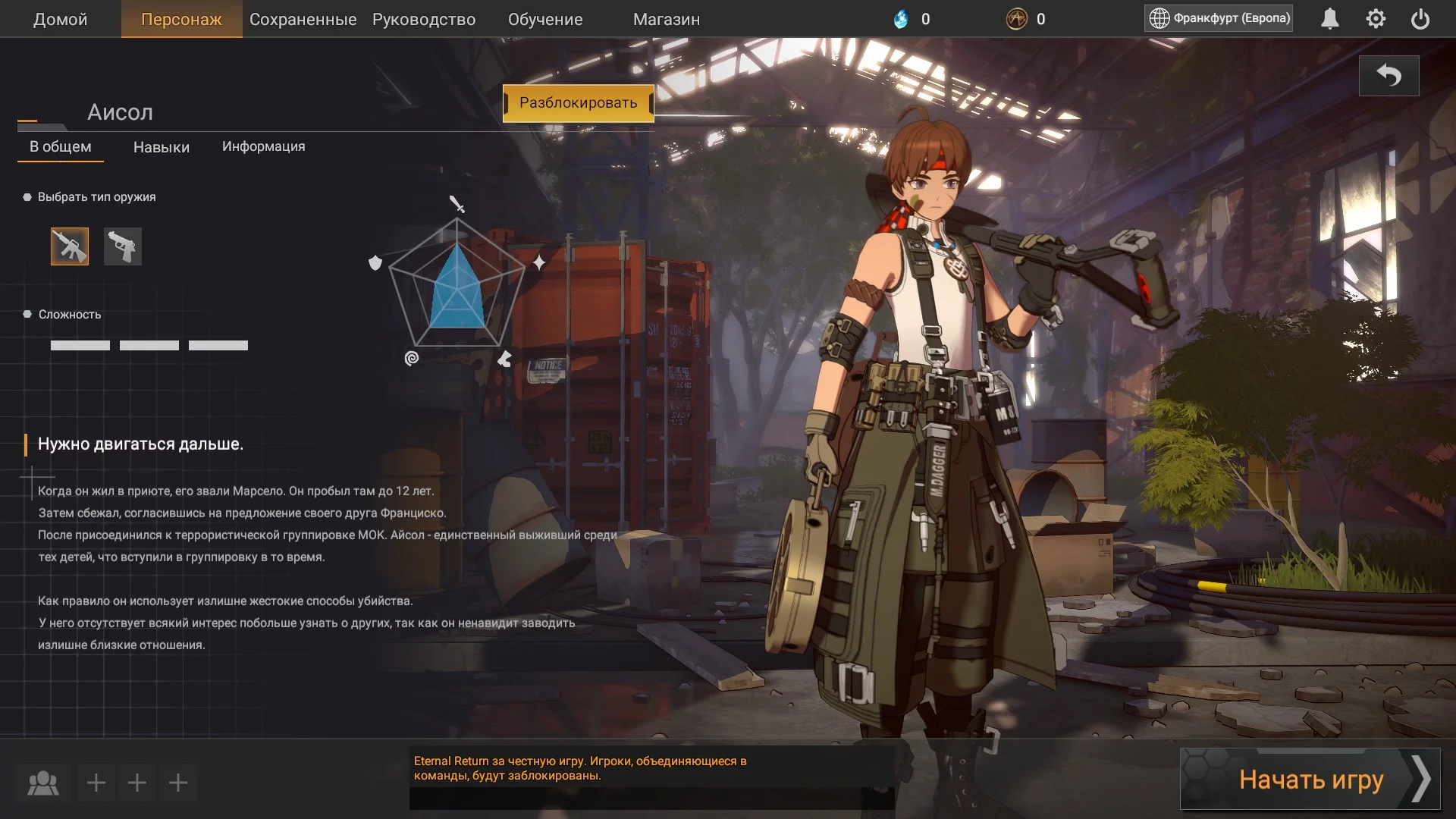Show the В общем tab
The image size is (1456, 819).
[x=61, y=146]
